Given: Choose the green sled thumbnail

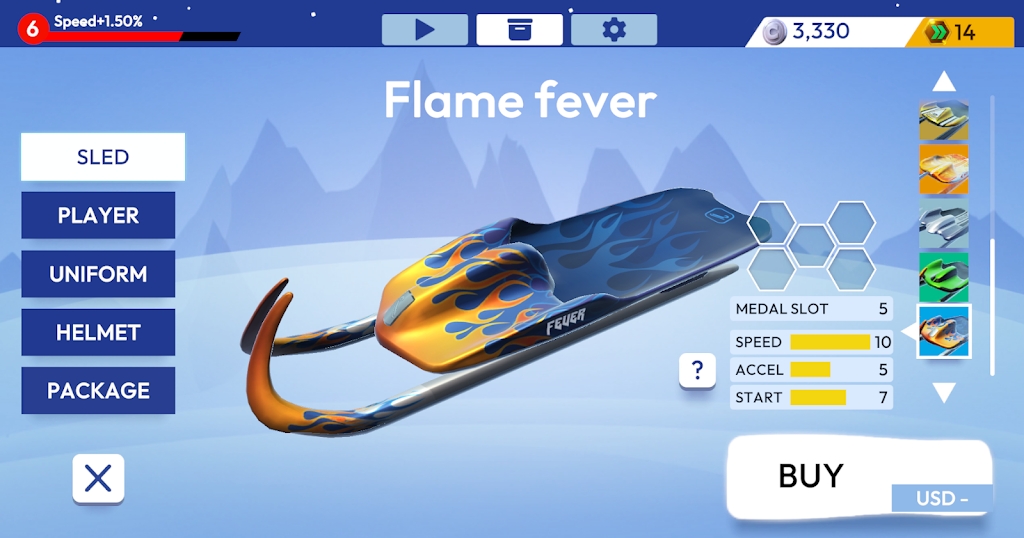Looking at the screenshot, I should tap(944, 275).
